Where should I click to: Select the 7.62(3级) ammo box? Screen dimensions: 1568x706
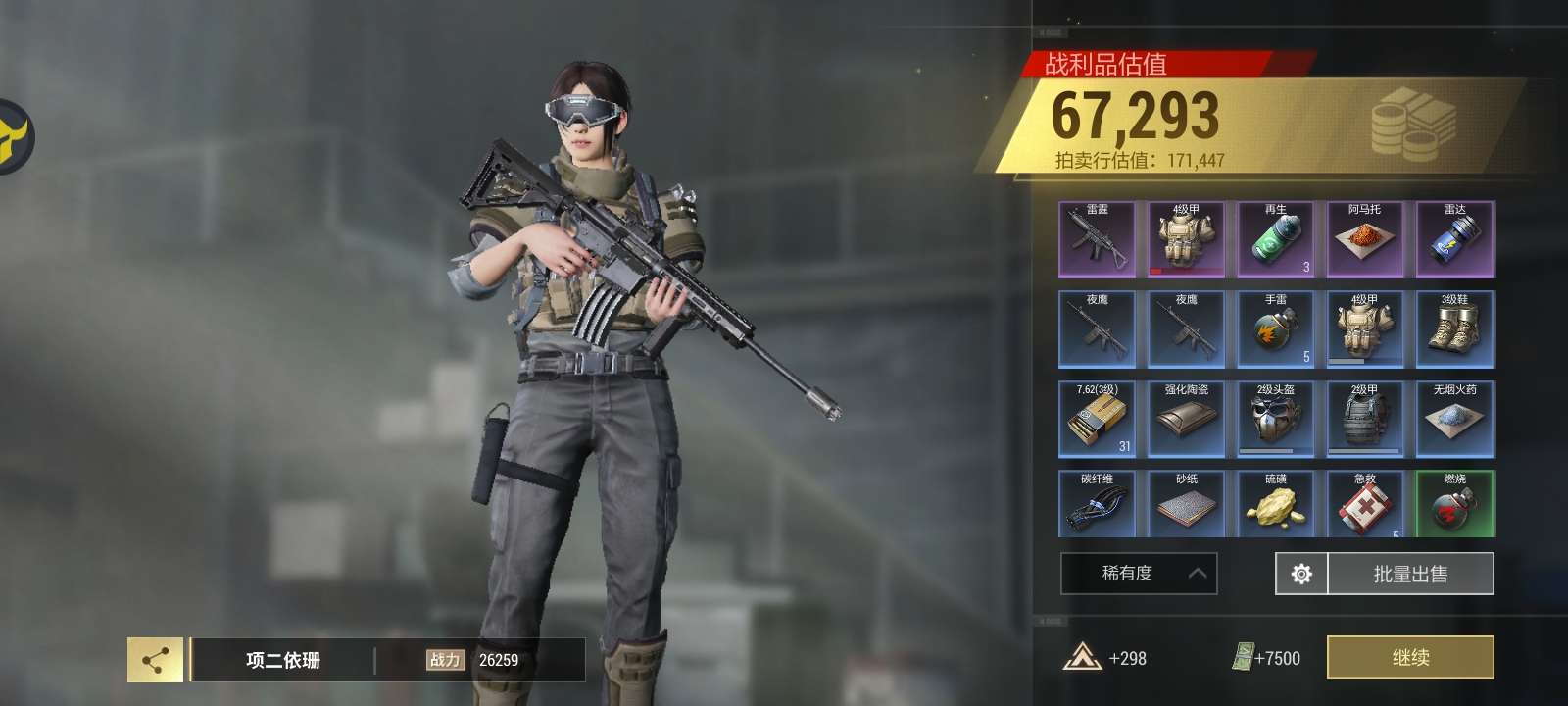[1098, 420]
